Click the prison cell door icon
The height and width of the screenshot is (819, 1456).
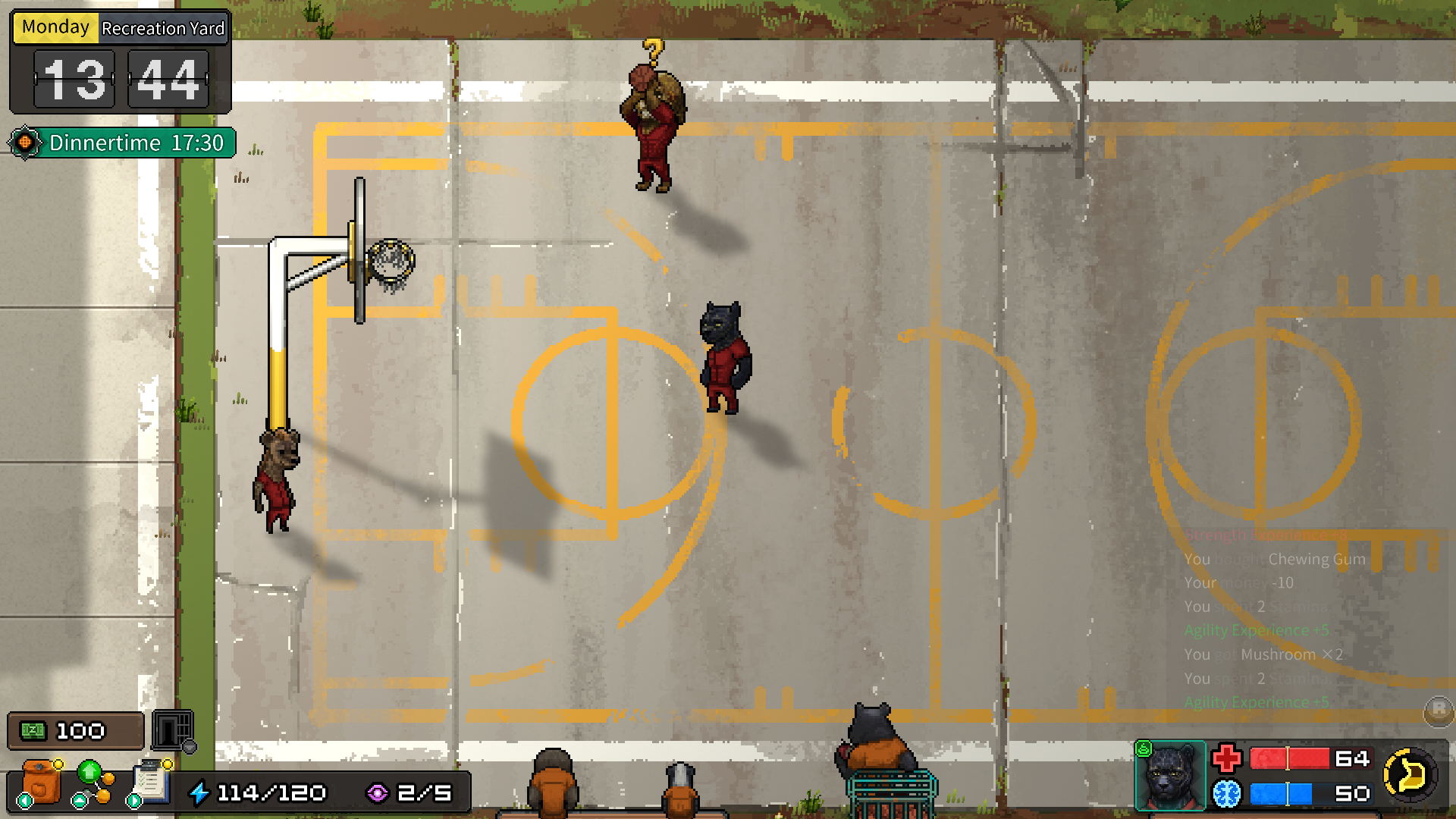[173, 730]
